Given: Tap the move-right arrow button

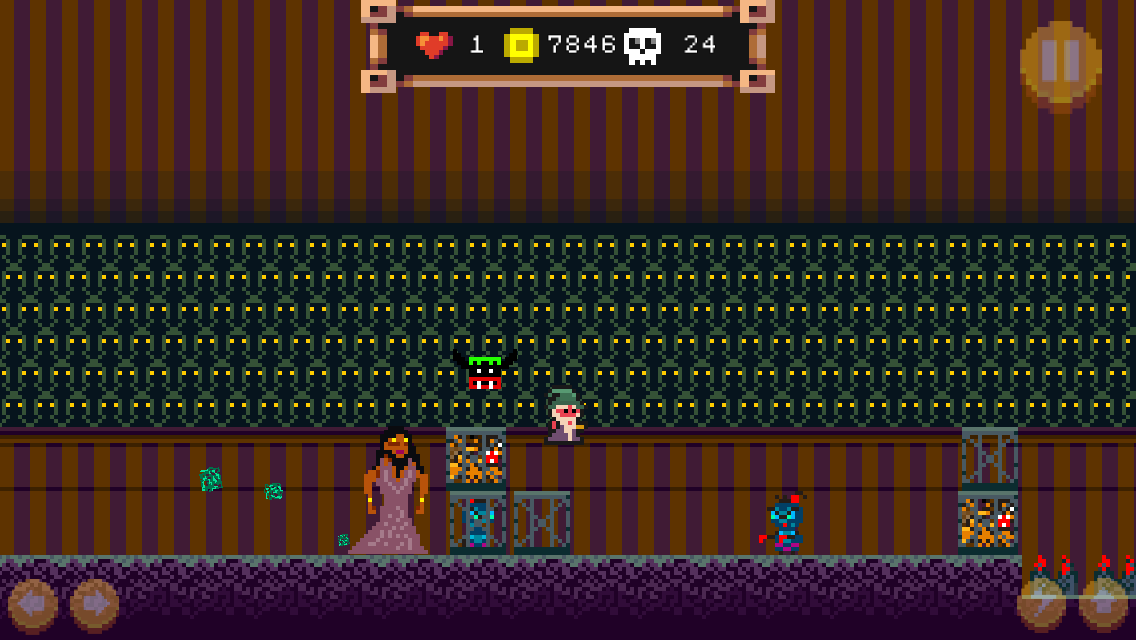Looking at the screenshot, I should 95,605.
